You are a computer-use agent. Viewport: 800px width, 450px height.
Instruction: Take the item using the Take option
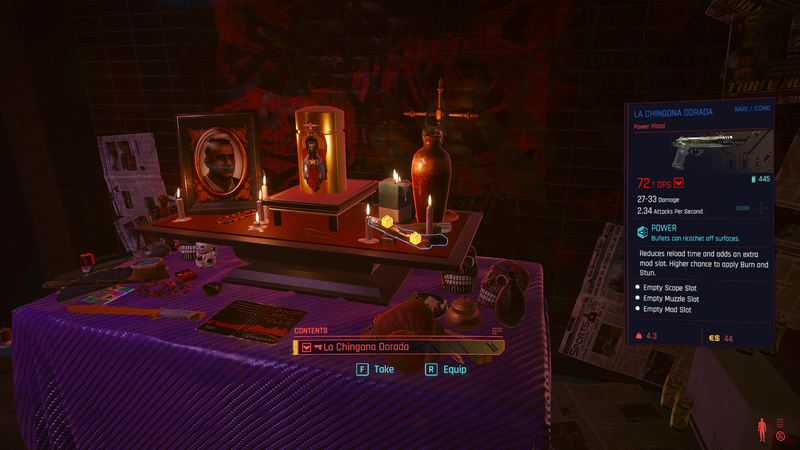tap(376, 369)
